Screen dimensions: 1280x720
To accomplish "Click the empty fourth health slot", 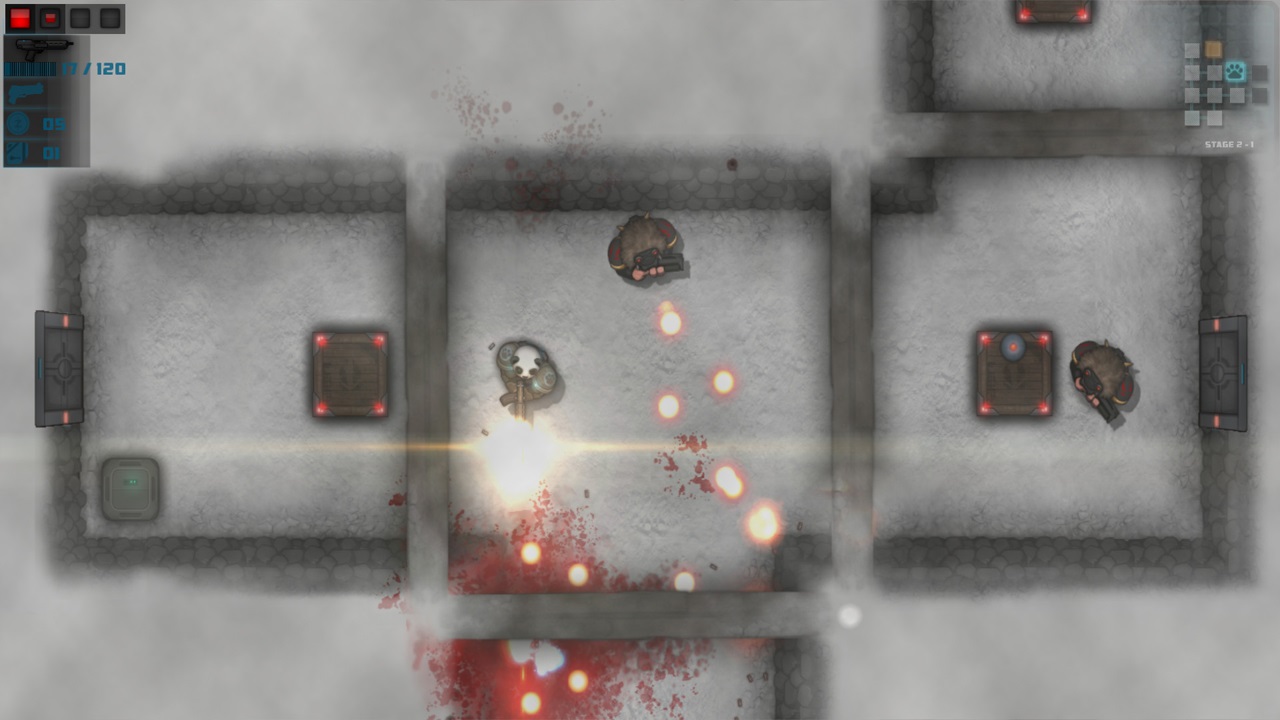I will 108,18.
